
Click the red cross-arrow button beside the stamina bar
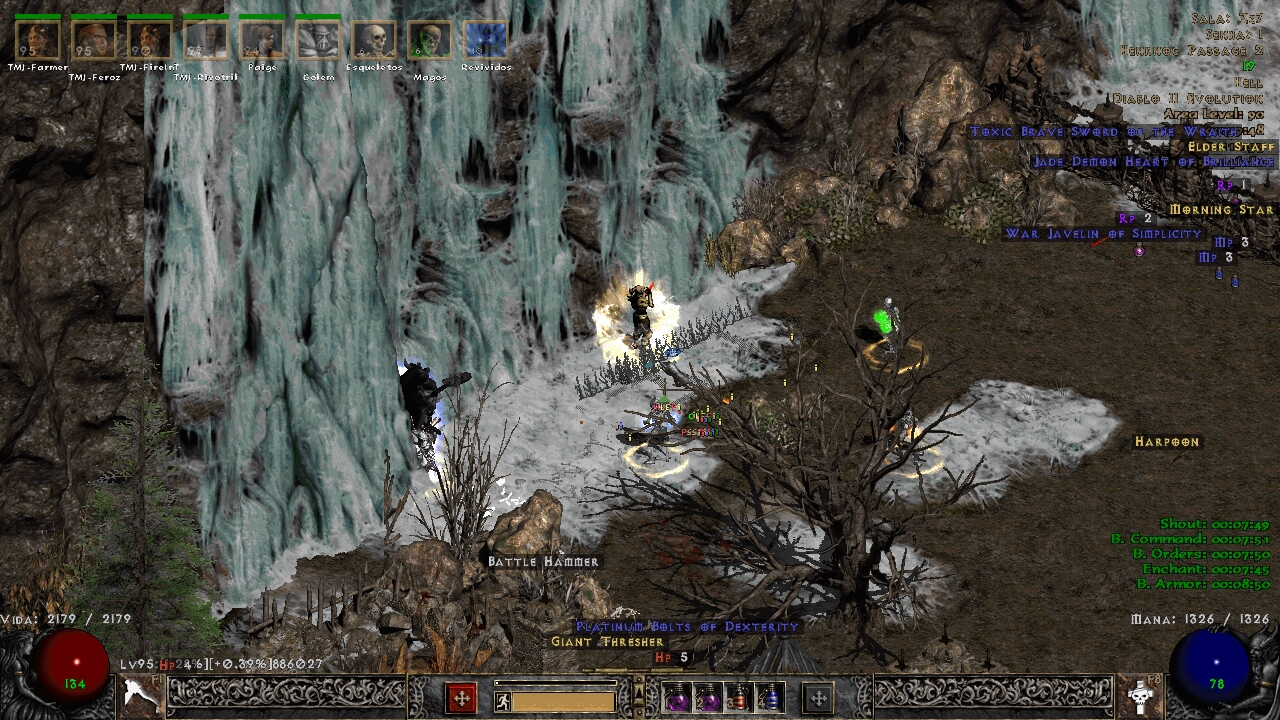(461, 698)
